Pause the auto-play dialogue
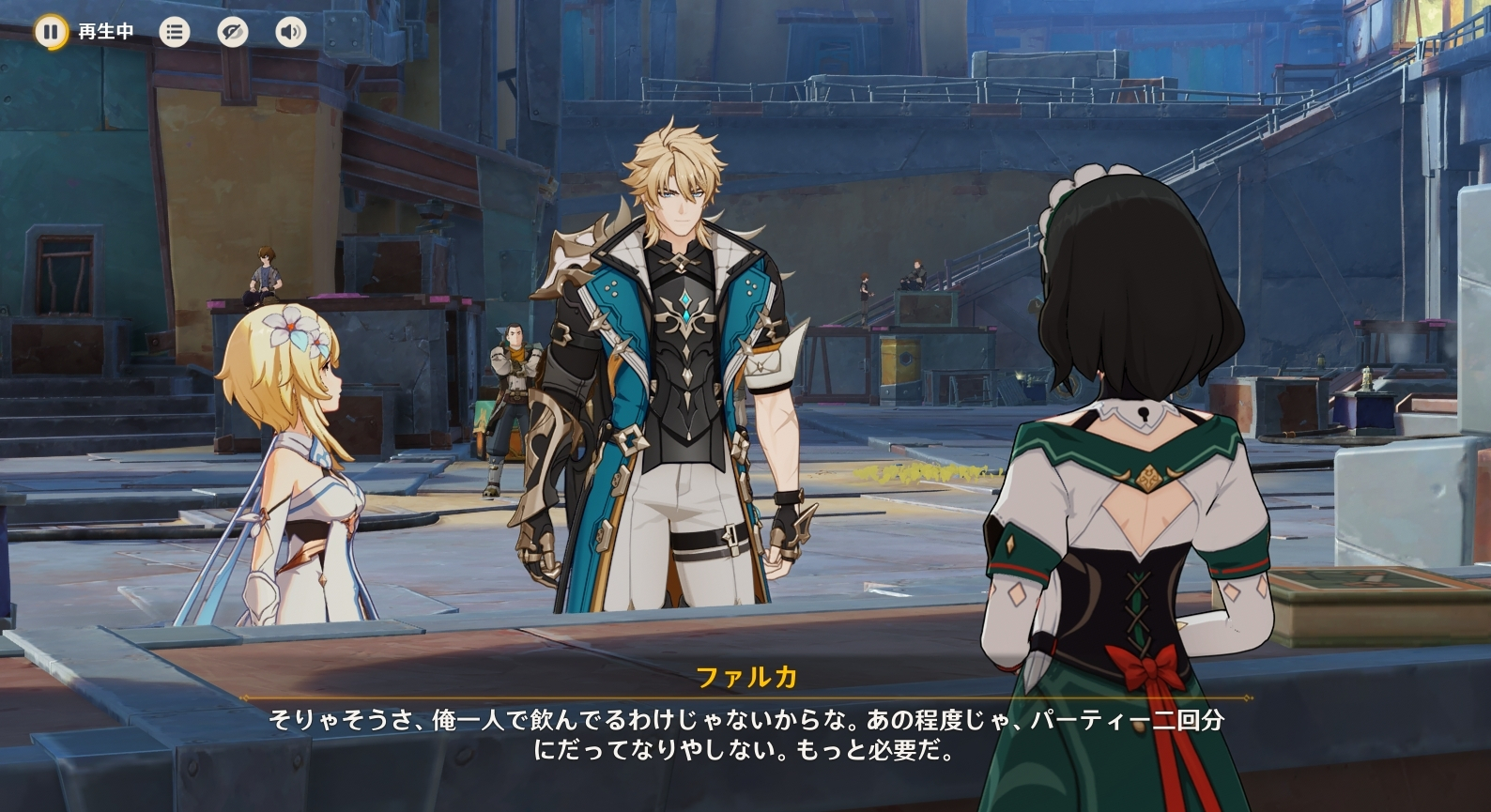The image size is (1491, 812). coord(51,32)
